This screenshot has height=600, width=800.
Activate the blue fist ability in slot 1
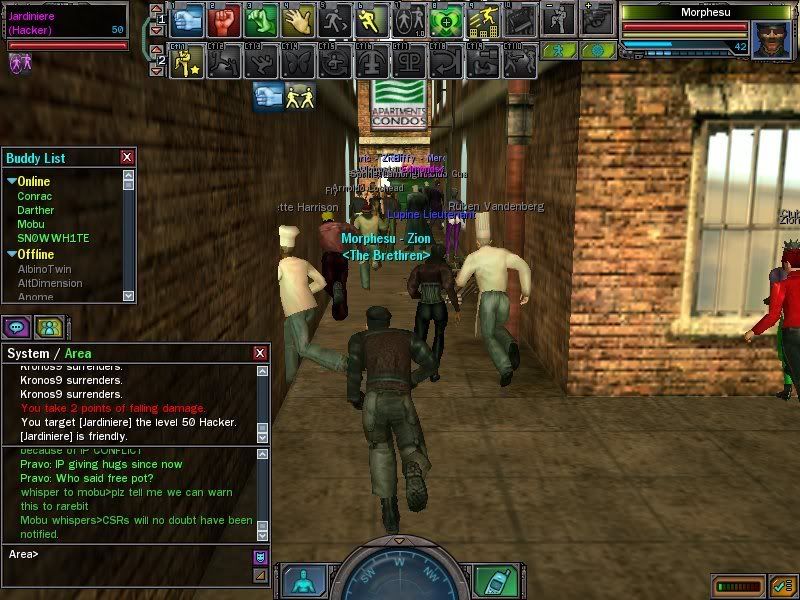pyautogui.click(x=188, y=19)
